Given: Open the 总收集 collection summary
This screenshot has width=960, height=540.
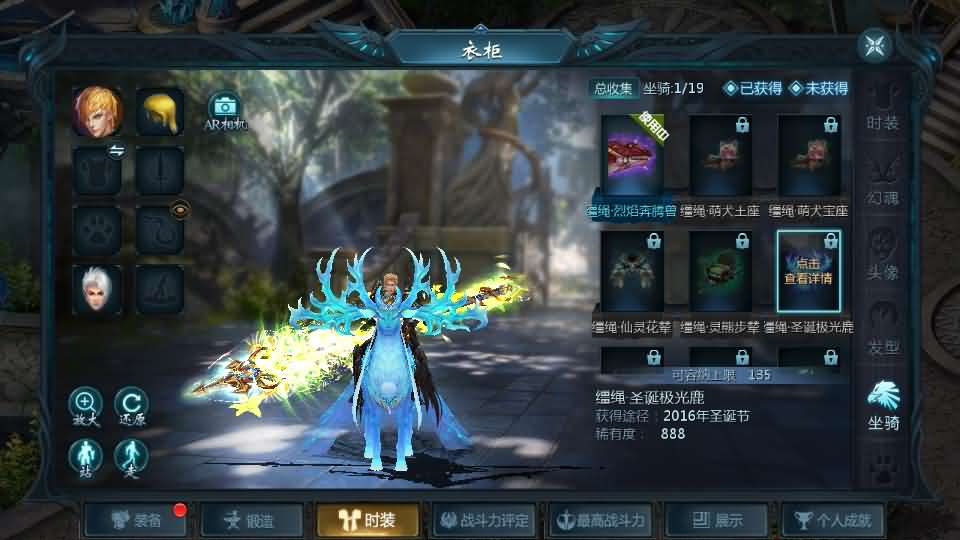Looking at the screenshot, I should [613, 88].
